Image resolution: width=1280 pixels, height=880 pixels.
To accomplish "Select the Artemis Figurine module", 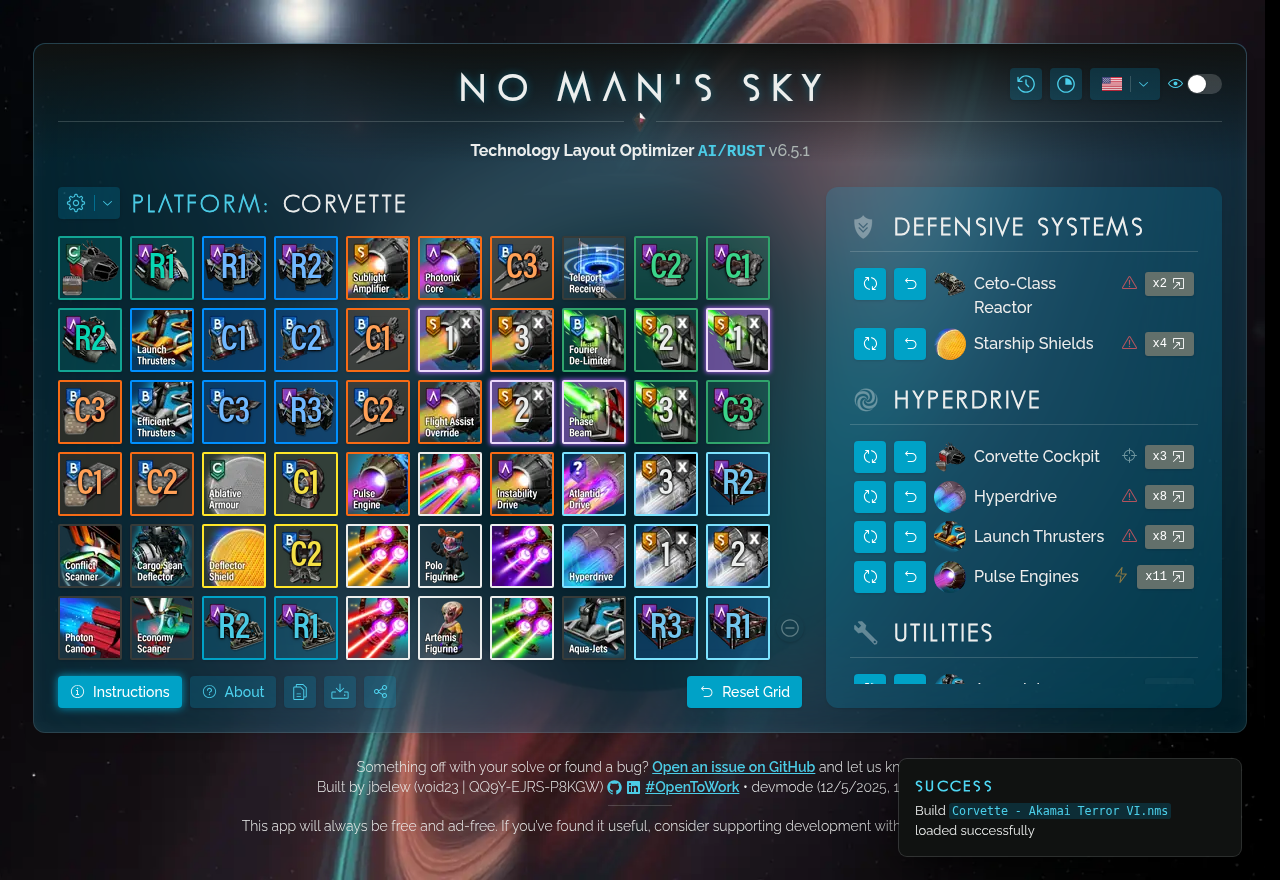I will (449, 627).
